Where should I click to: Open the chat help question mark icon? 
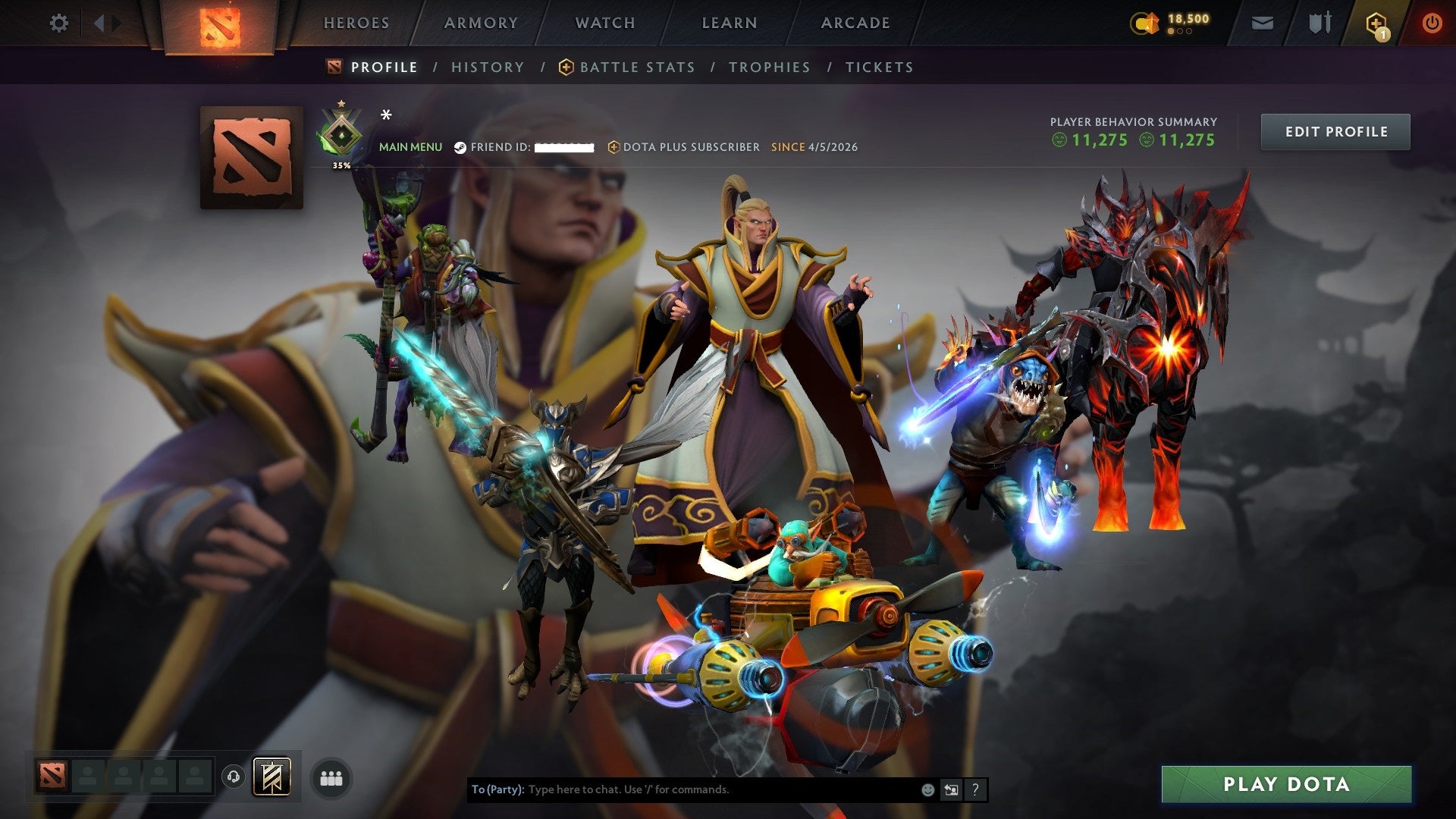tap(974, 789)
